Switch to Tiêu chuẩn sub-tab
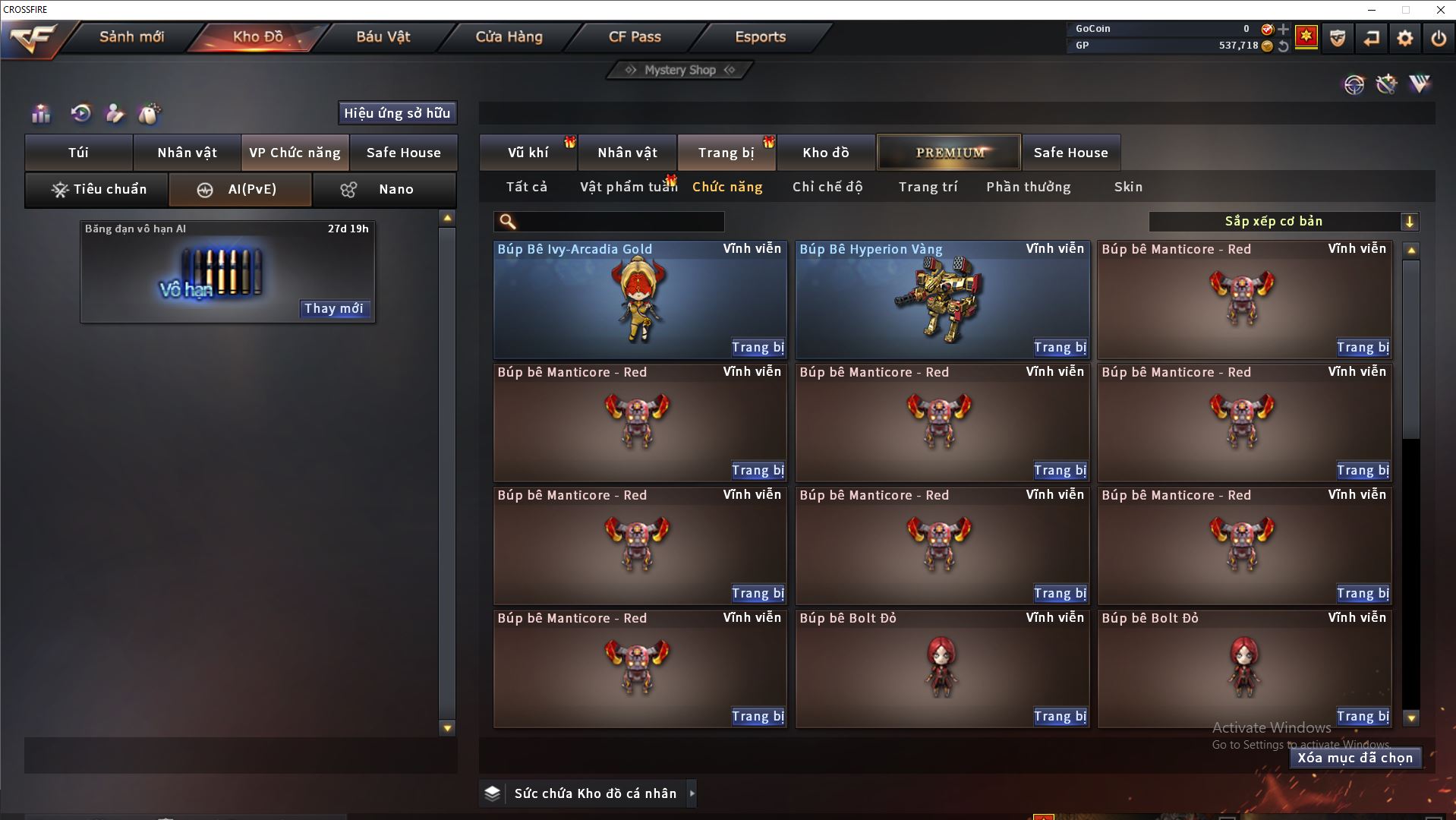1456x820 pixels. 97,189
